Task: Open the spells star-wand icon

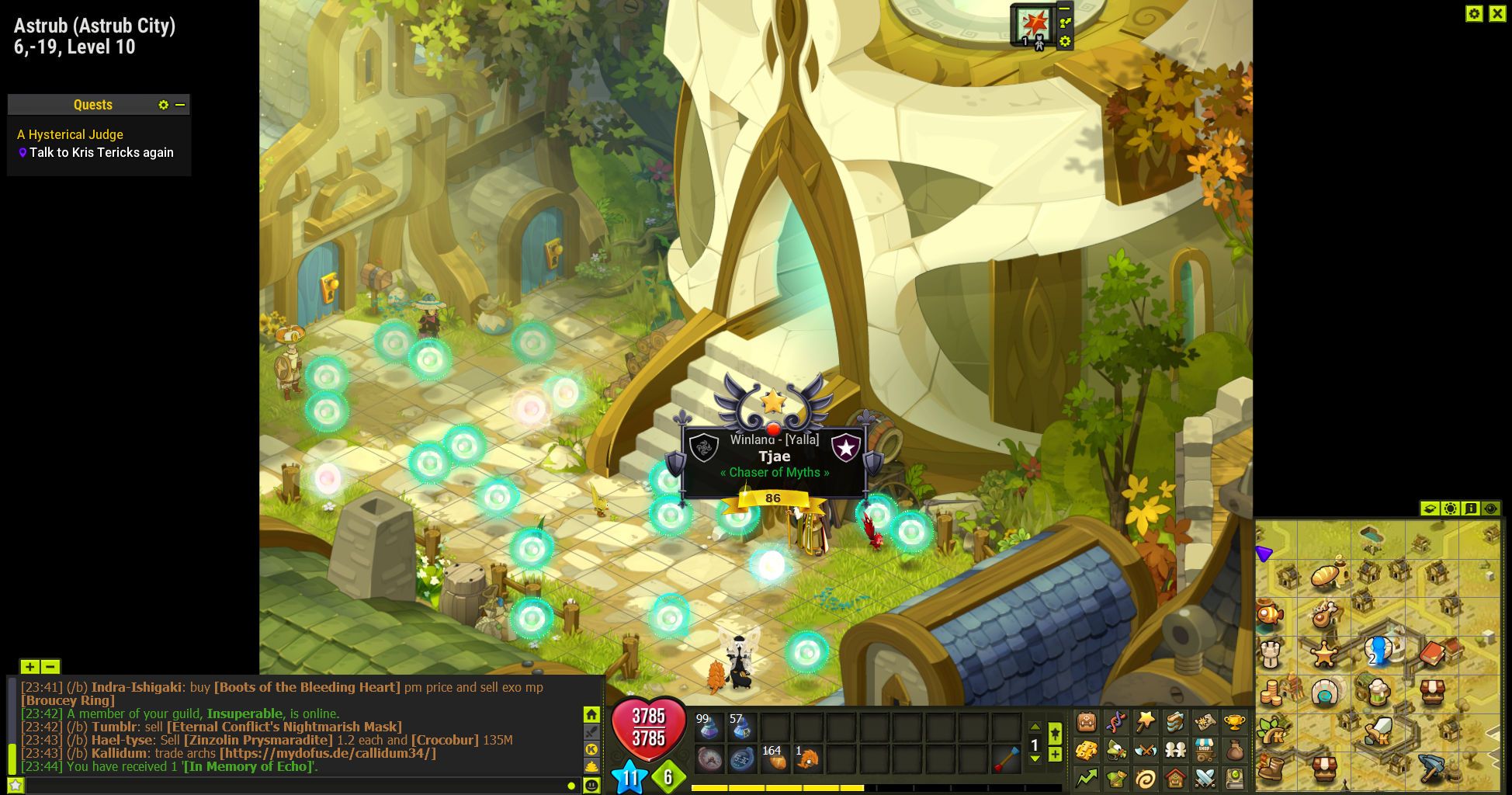Action: click(1146, 720)
